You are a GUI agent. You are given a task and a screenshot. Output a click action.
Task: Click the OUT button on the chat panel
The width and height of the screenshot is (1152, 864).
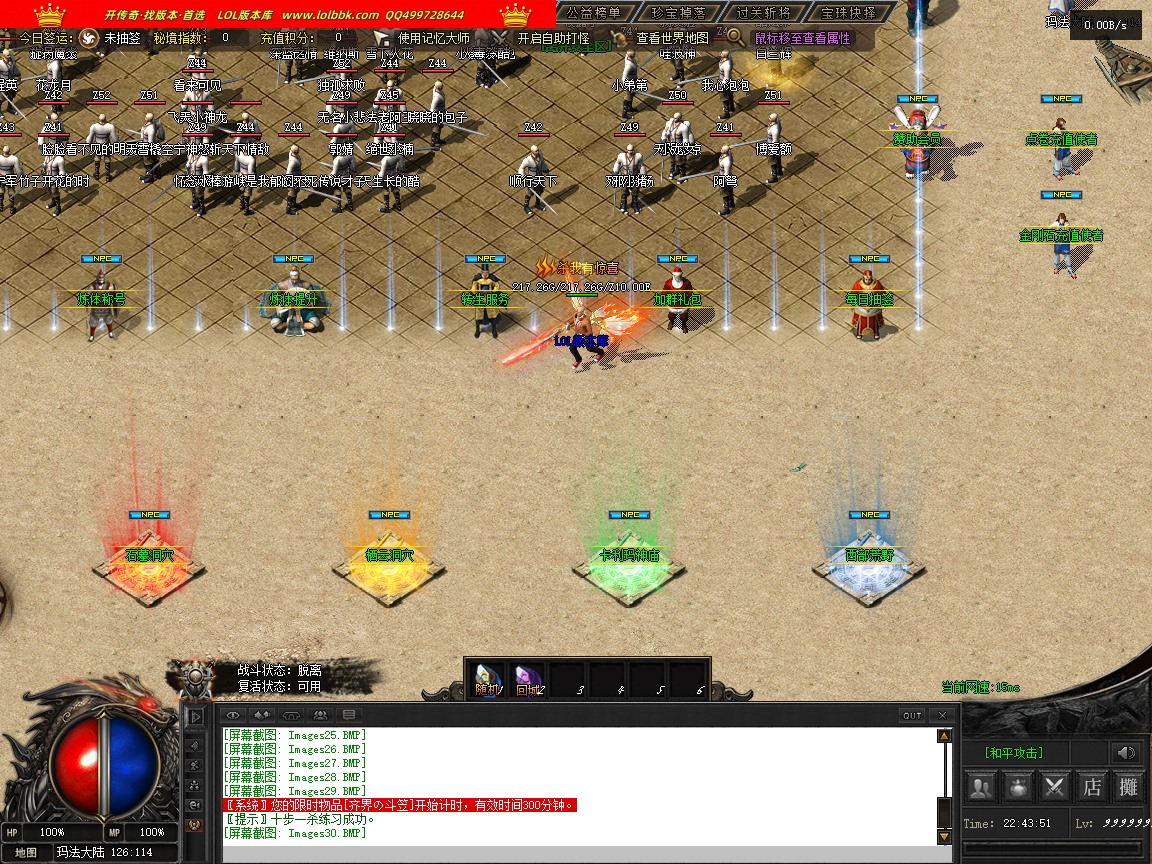pyautogui.click(x=912, y=715)
